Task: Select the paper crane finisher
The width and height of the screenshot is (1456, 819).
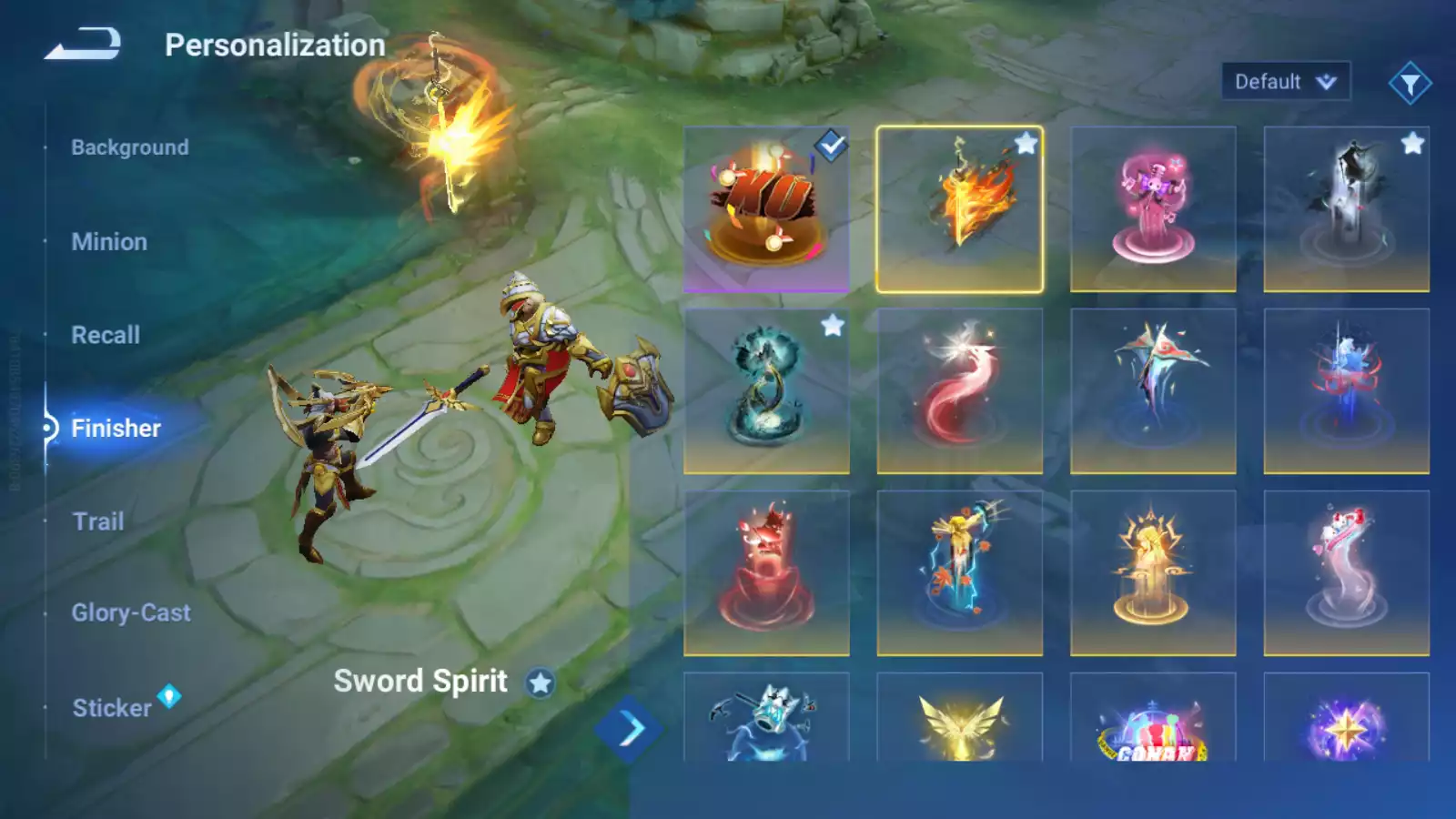Action: point(1153,391)
